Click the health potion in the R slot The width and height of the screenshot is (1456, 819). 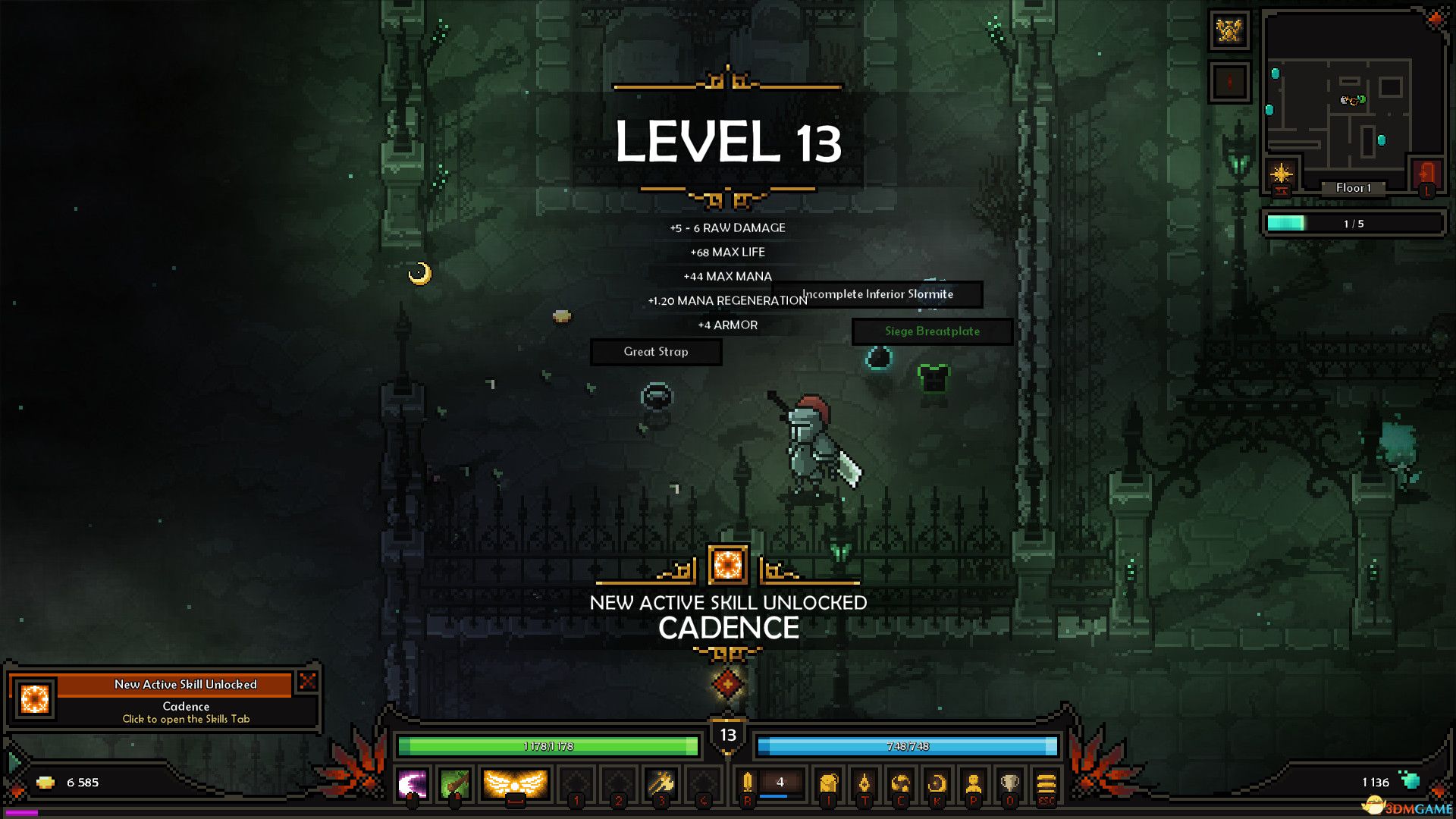[747, 781]
